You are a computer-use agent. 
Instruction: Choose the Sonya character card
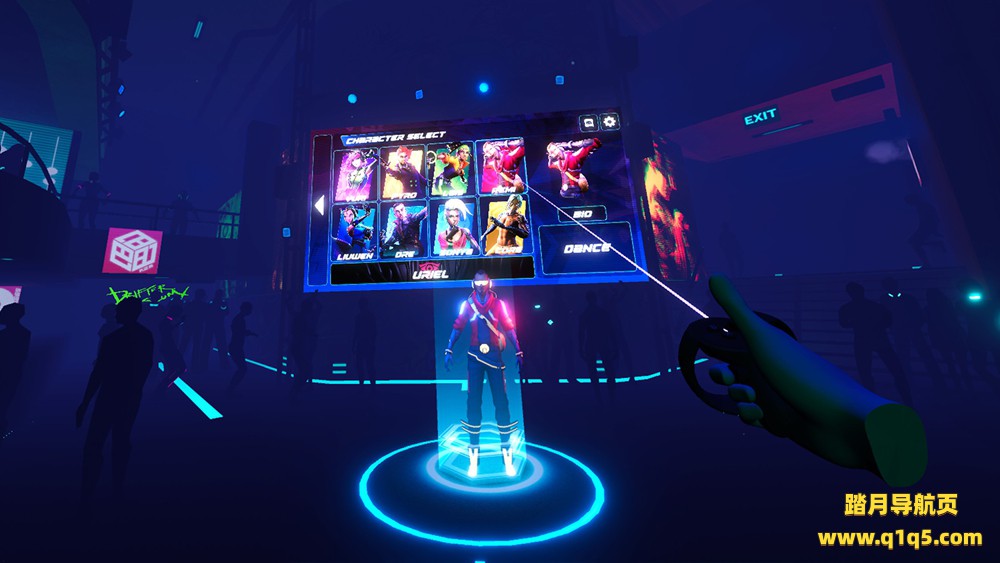[x=454, y=227]
